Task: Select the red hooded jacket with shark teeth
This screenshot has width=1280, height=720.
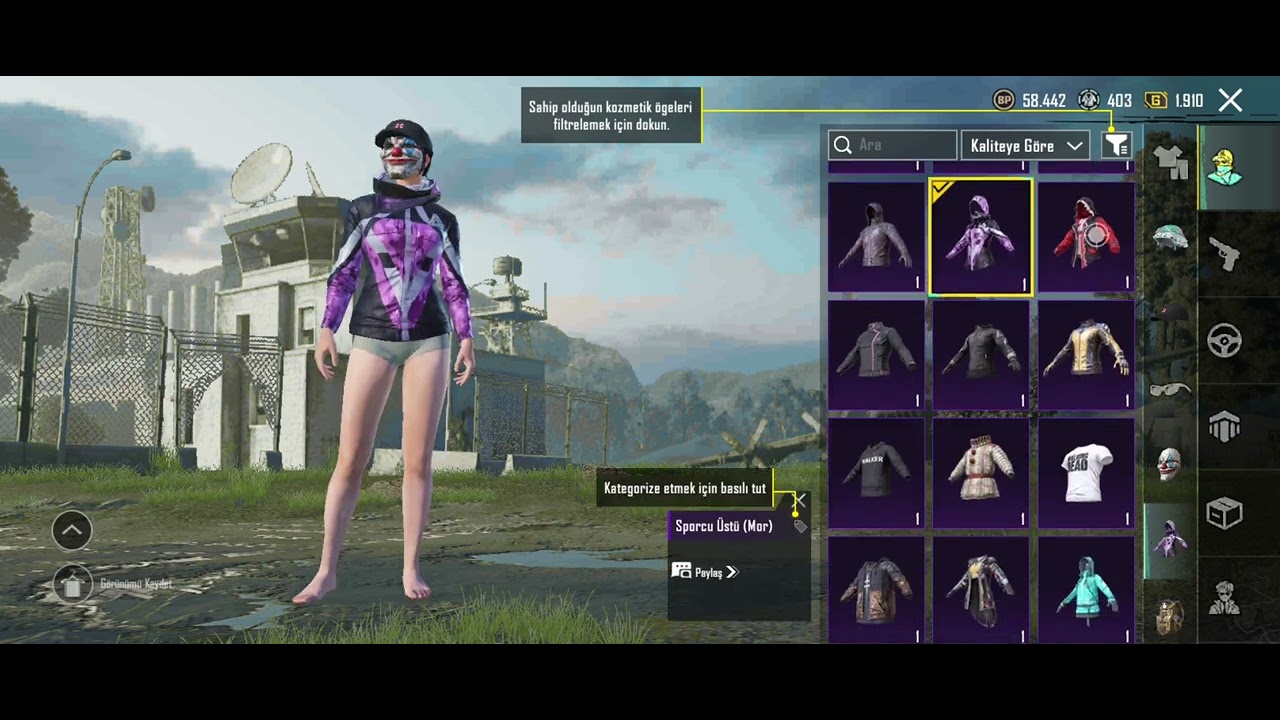Action: point(1086,238)
